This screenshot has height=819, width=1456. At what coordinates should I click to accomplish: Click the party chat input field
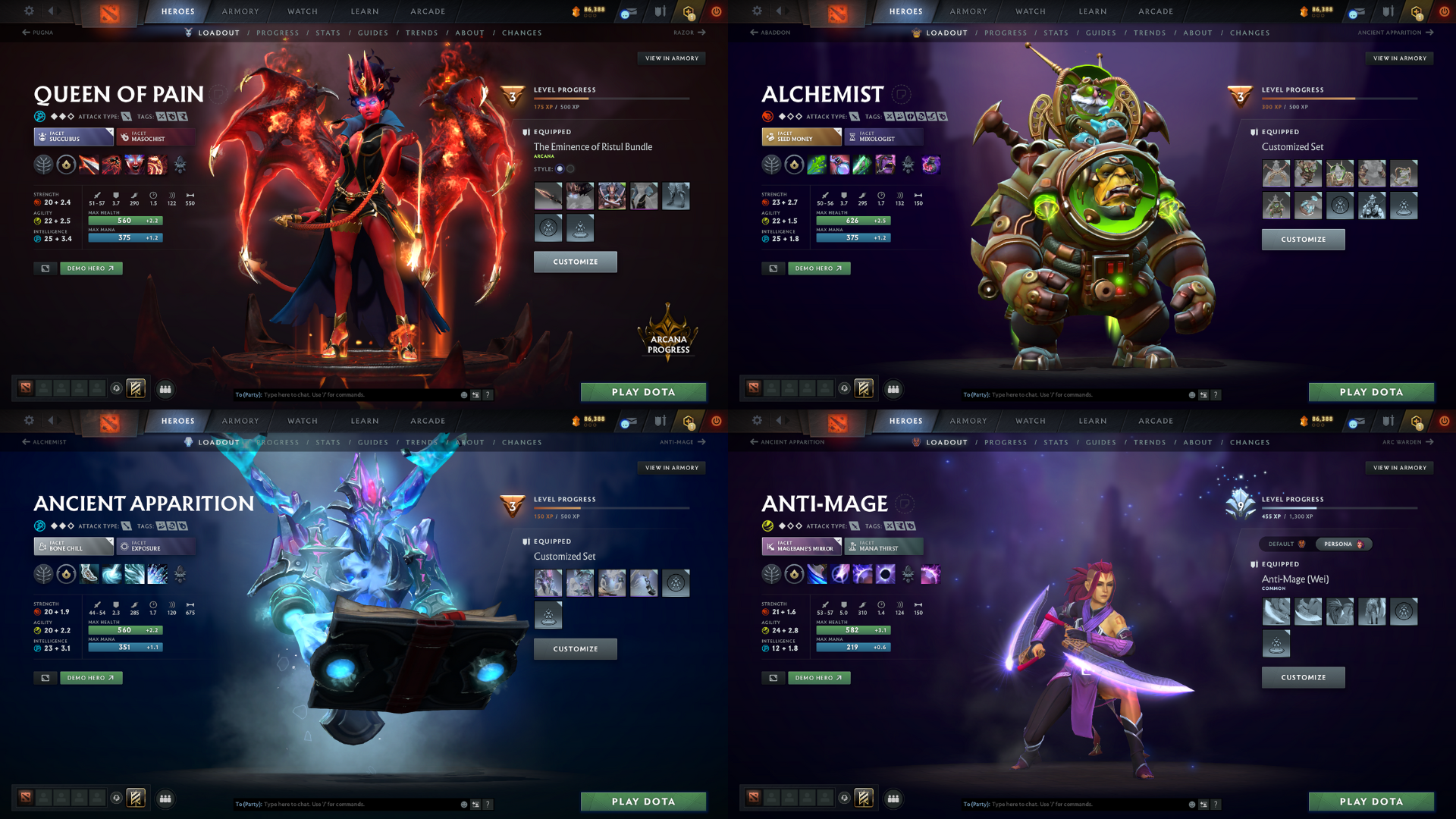[341, 394]
